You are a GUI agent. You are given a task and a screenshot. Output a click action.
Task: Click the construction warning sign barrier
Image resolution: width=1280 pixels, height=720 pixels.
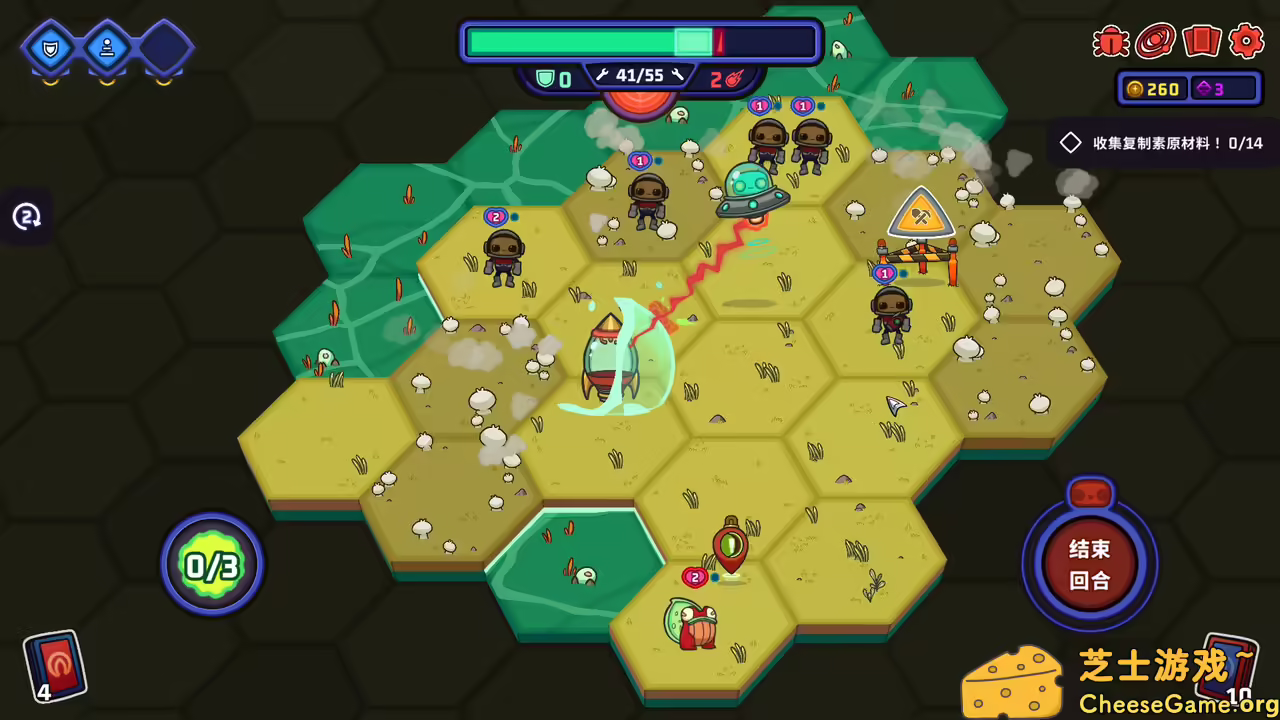coord(919,237)
